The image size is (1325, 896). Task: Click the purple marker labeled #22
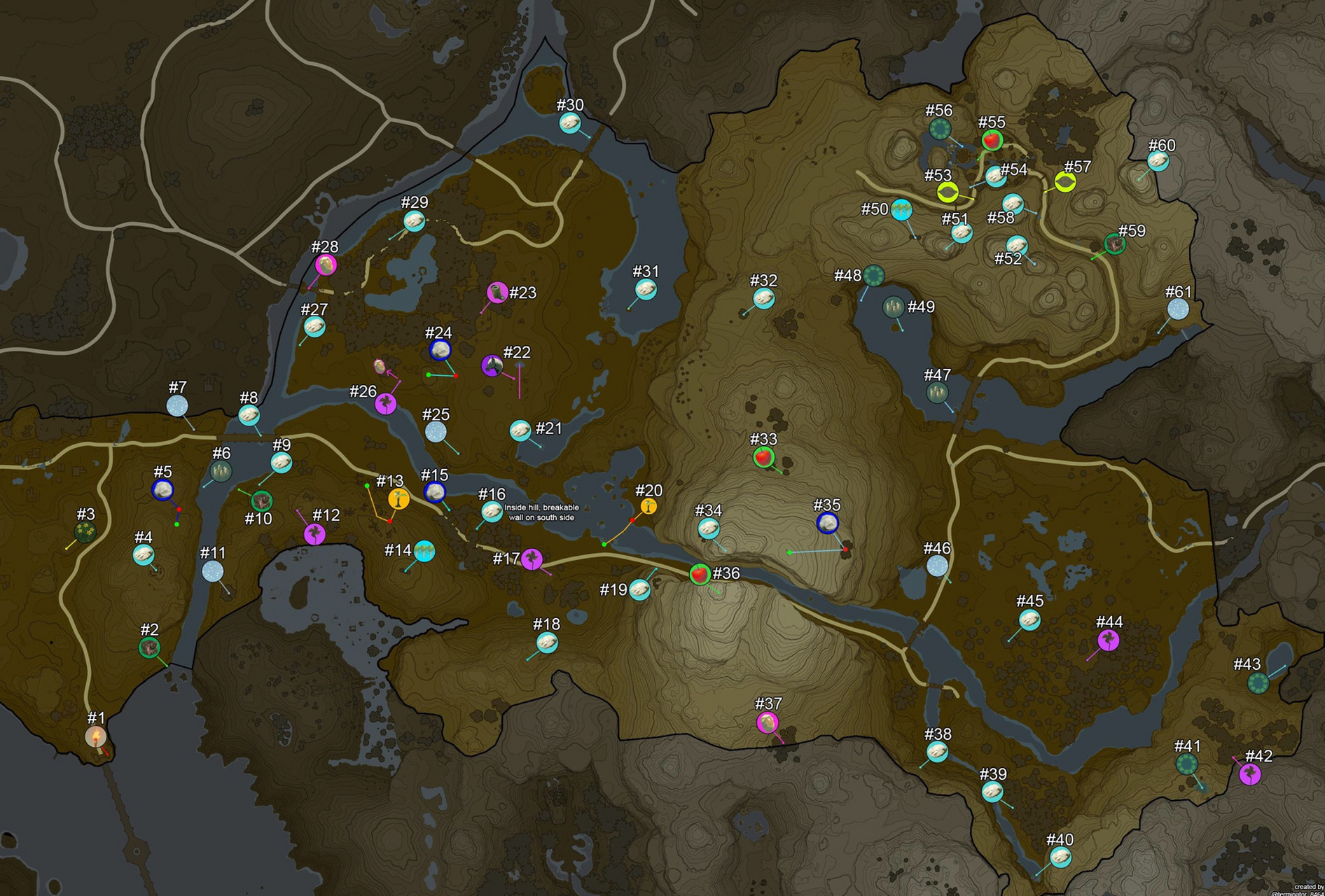tap(492, 365)
